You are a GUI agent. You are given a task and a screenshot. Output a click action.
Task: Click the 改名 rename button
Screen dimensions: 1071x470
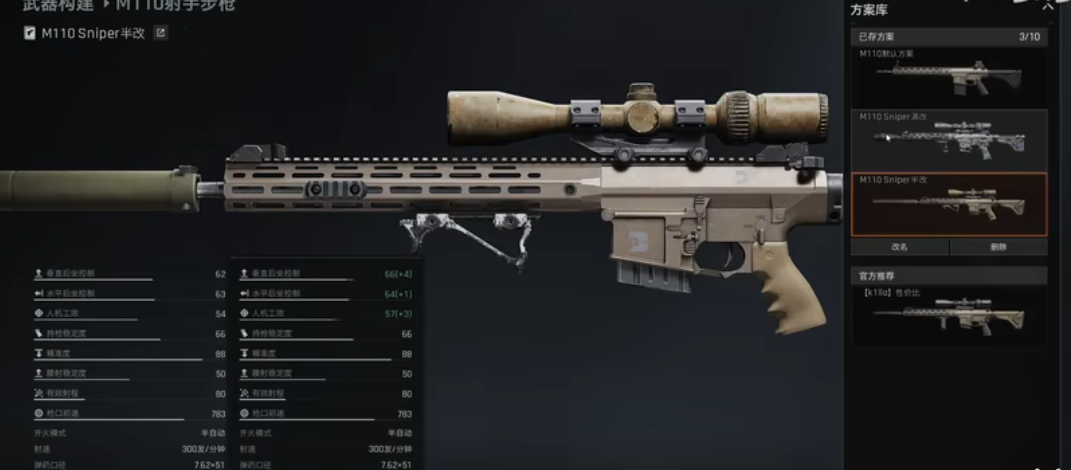pyautogui.click(x=899, y=246)
